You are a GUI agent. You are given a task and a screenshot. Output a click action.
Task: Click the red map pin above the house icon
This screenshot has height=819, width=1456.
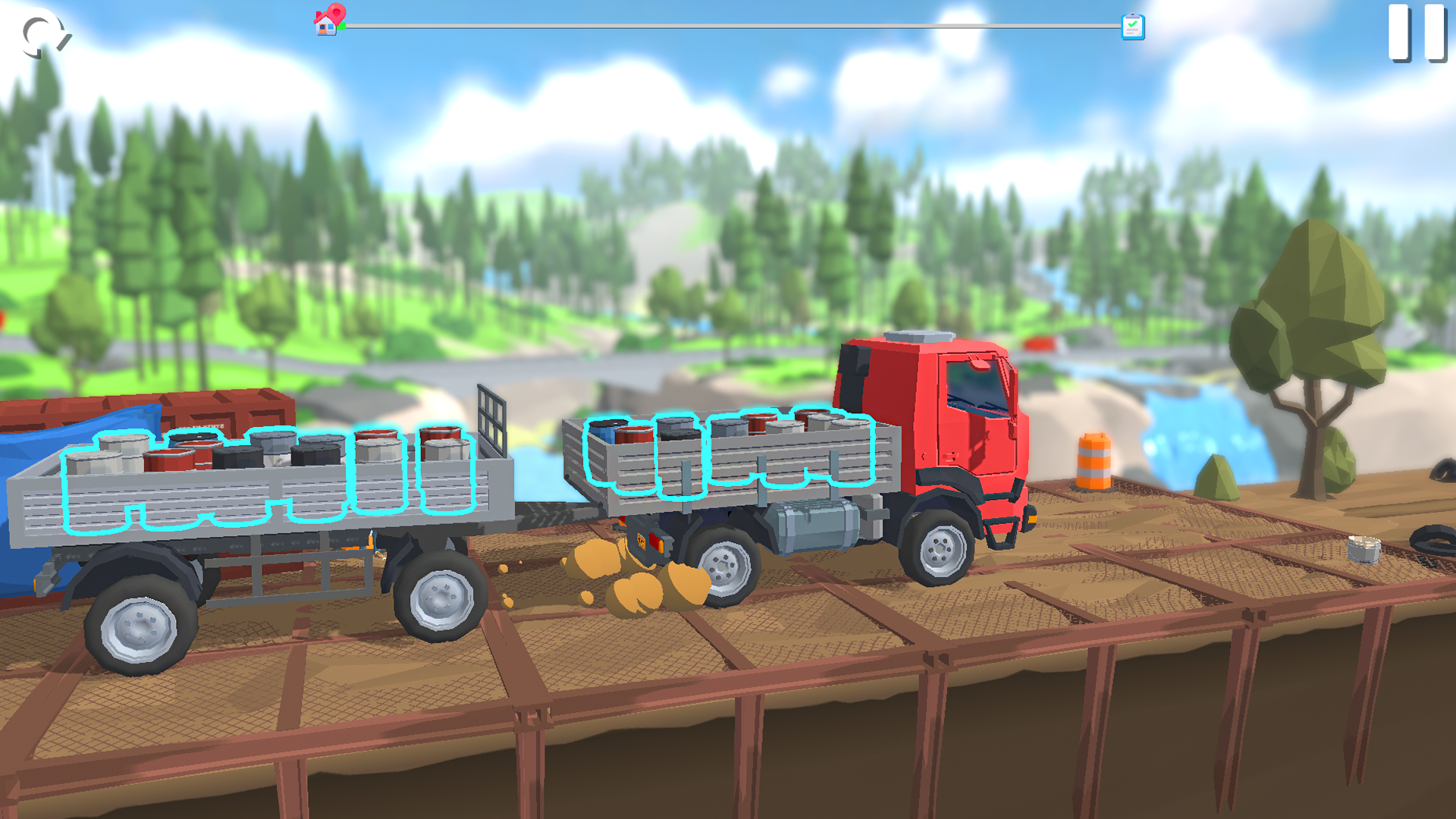(x=337, y=12)
